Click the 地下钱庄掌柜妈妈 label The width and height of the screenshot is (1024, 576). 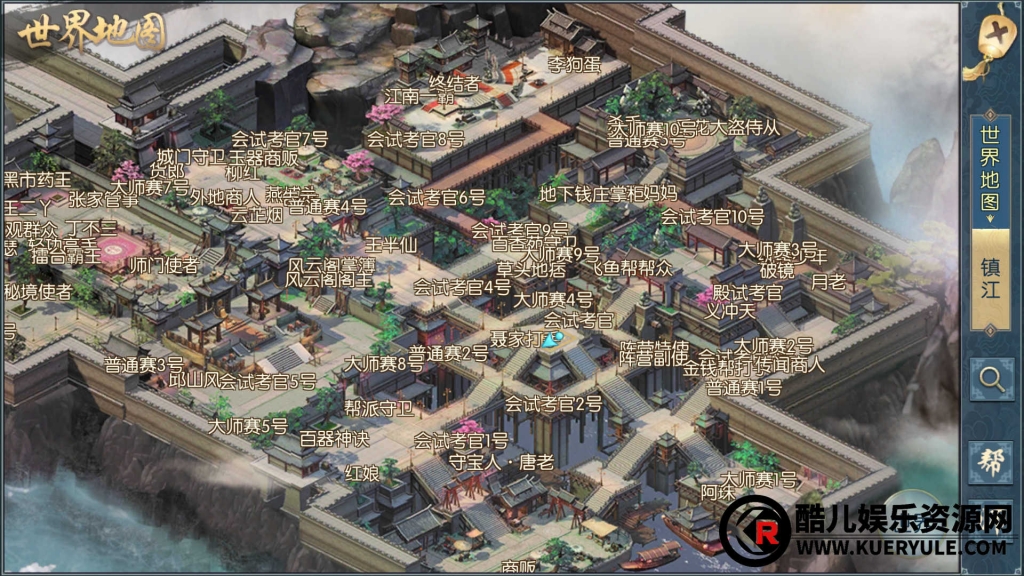pos(608,192)
